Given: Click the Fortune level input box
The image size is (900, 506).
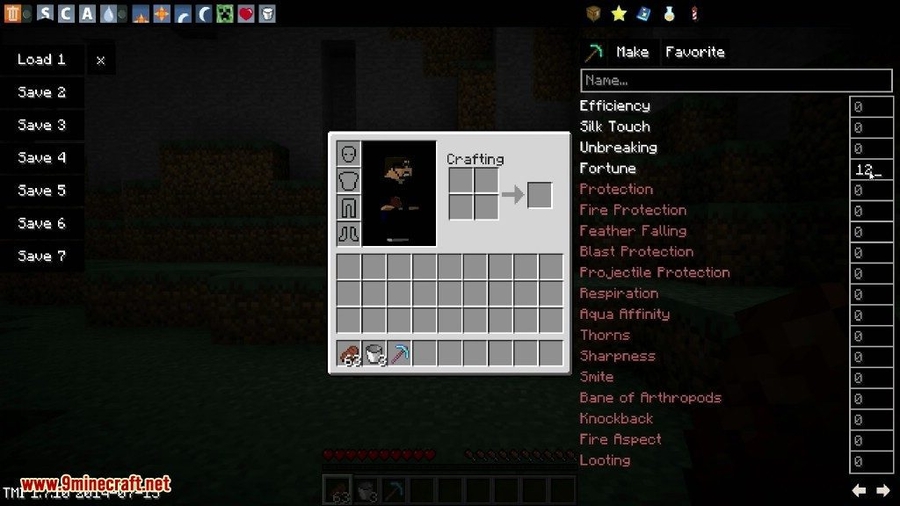Looking at the screenshot, I should tap(870, 169).
